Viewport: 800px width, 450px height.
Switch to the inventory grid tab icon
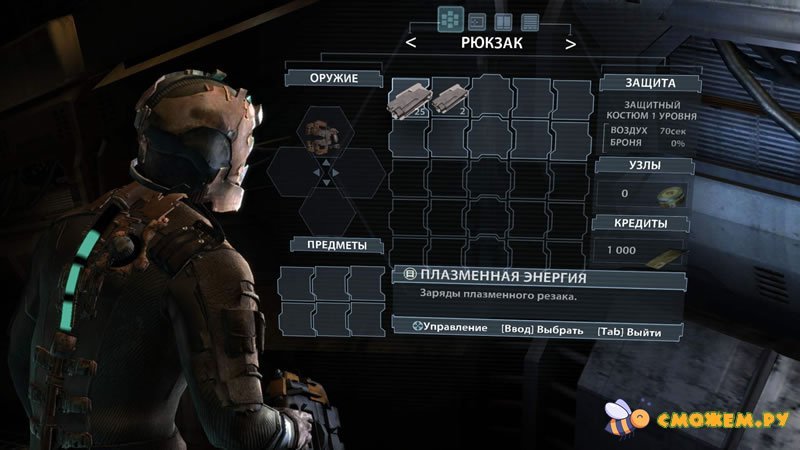[x=451, y=19]
